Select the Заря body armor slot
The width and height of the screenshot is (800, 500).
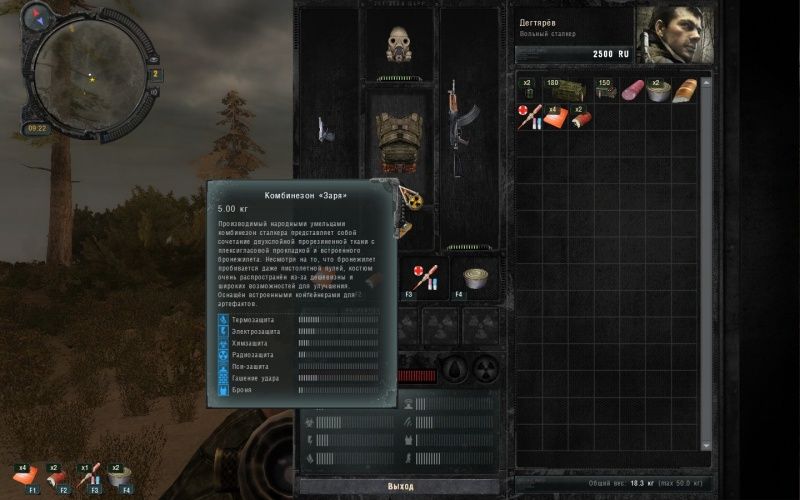click(x=399, y=133)
